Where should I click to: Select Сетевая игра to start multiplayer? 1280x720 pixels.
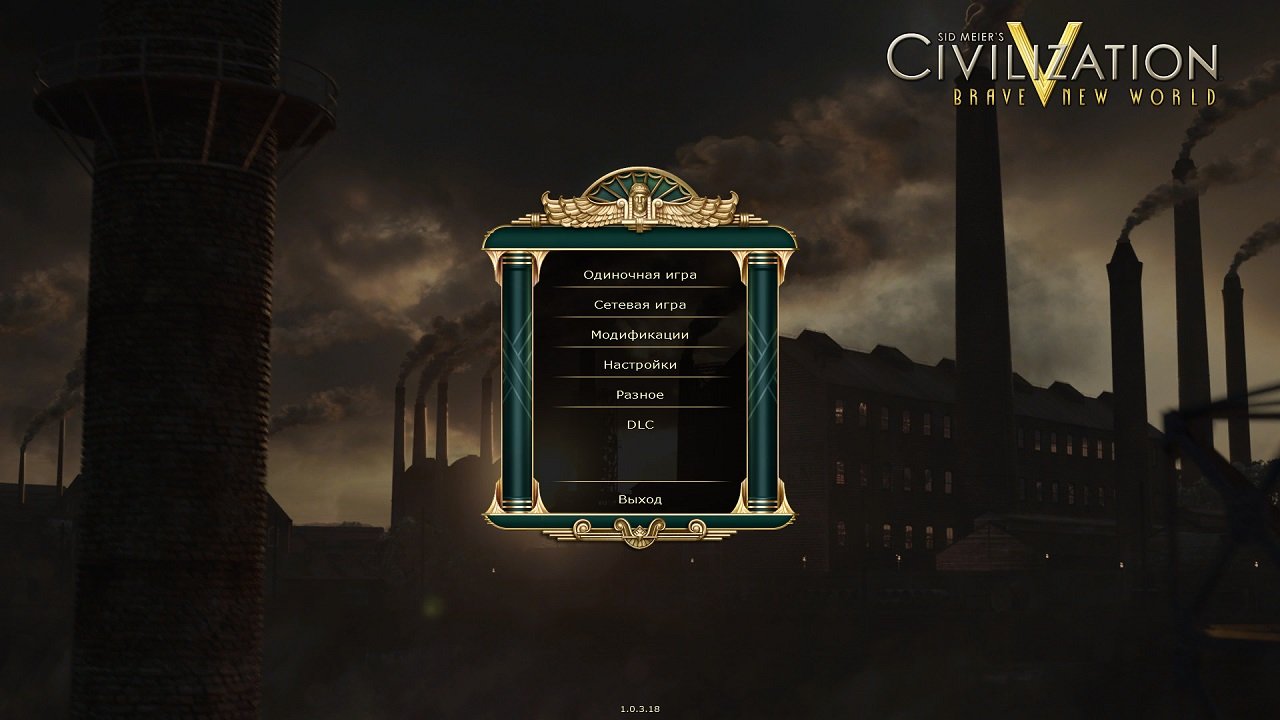[640, 303]
